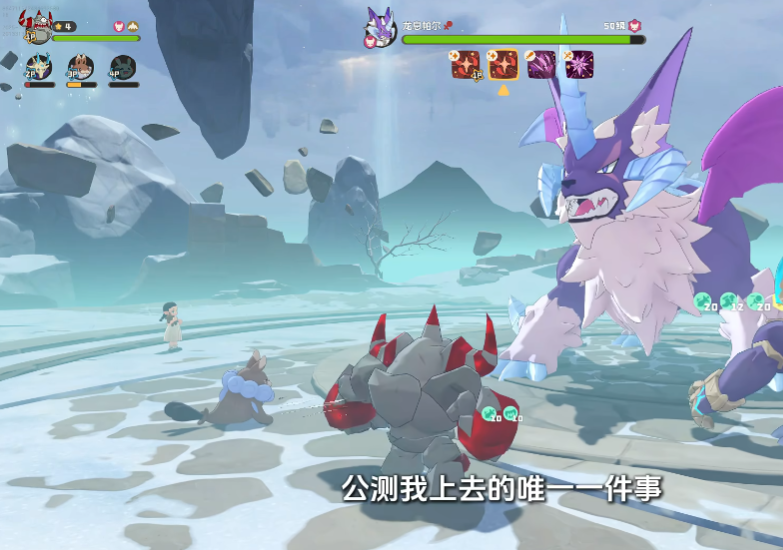783x550 pixels.
Task: Inspect the brown type icon above 1P's health bar
Action: click(133, 26)
